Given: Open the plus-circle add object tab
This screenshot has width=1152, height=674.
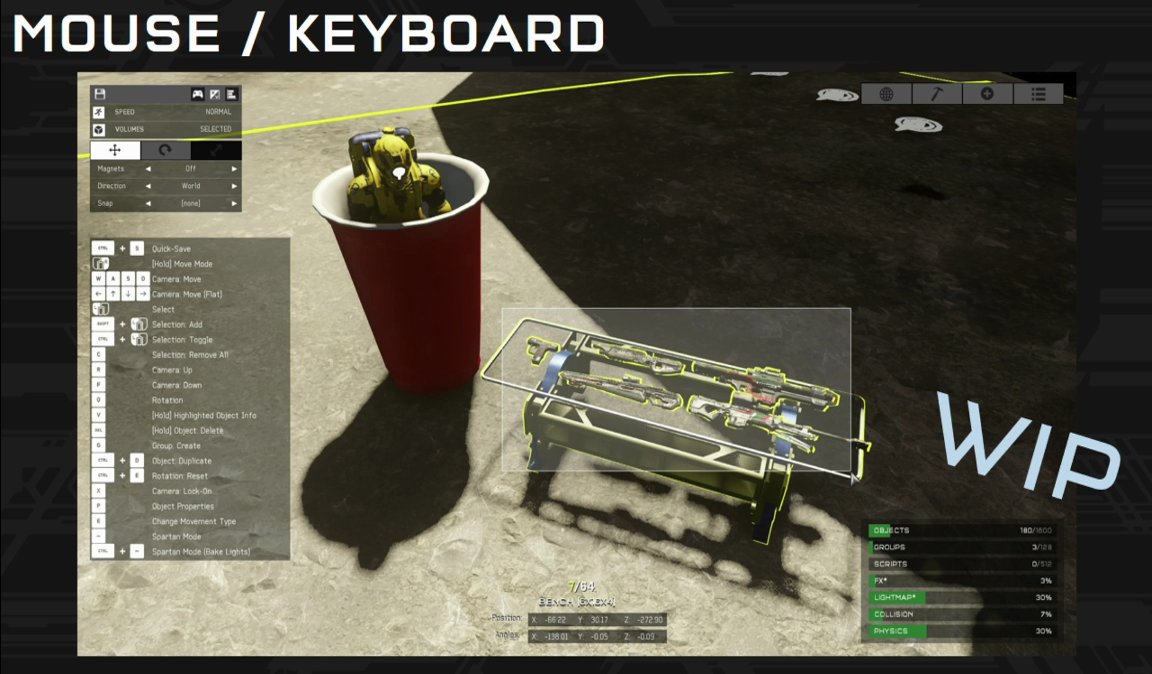Looking at the screenshot, I should [987, 94].
